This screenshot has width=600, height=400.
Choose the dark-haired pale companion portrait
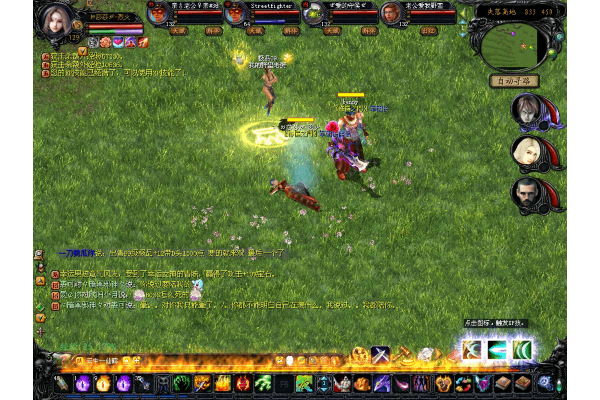coord(527,109)
